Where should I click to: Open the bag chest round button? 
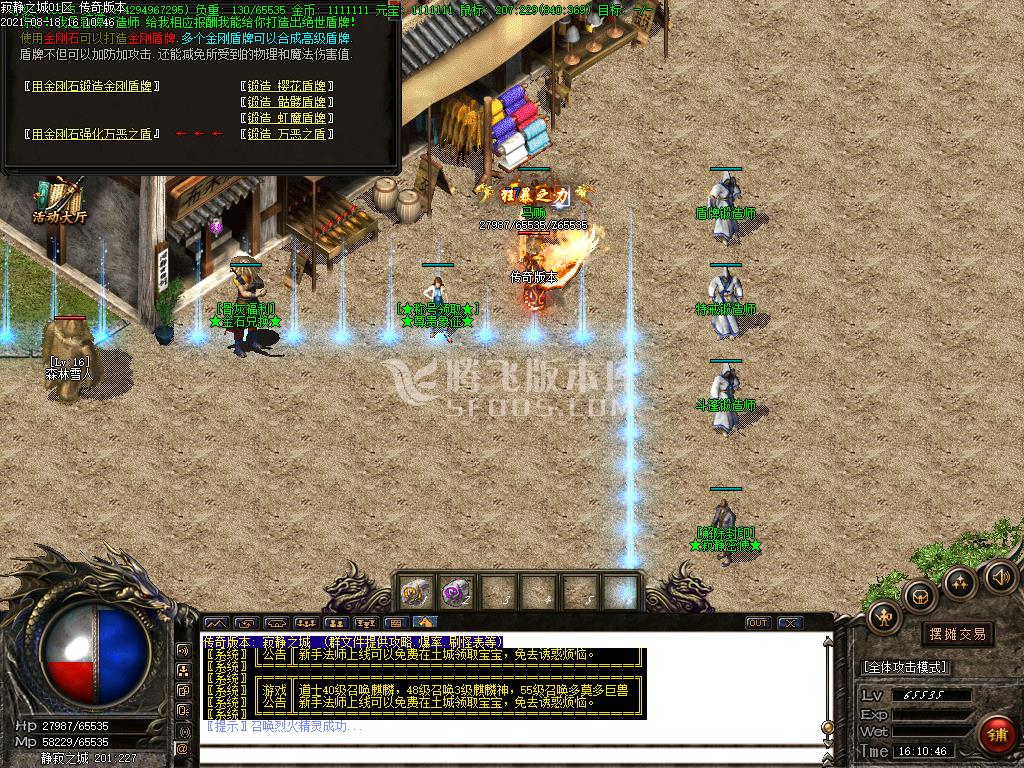point(920,596)
